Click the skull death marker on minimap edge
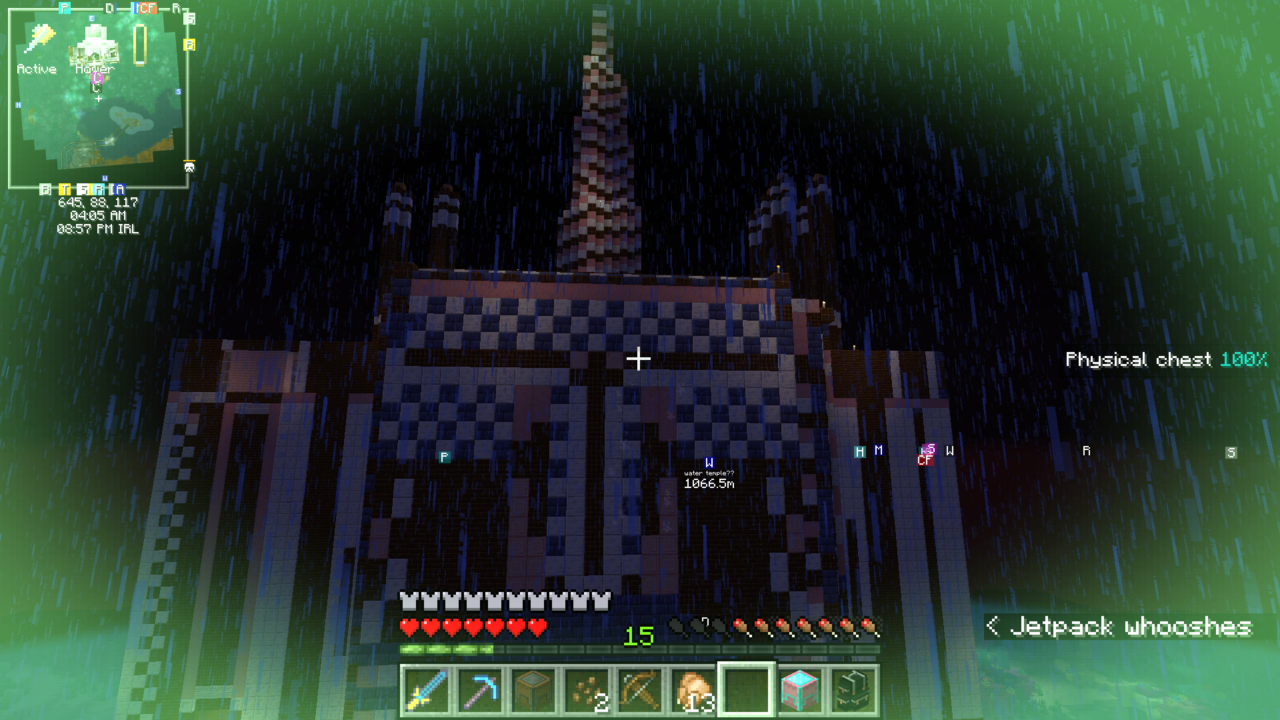This screenshot has height=720, width=1280. click(189, 166)
